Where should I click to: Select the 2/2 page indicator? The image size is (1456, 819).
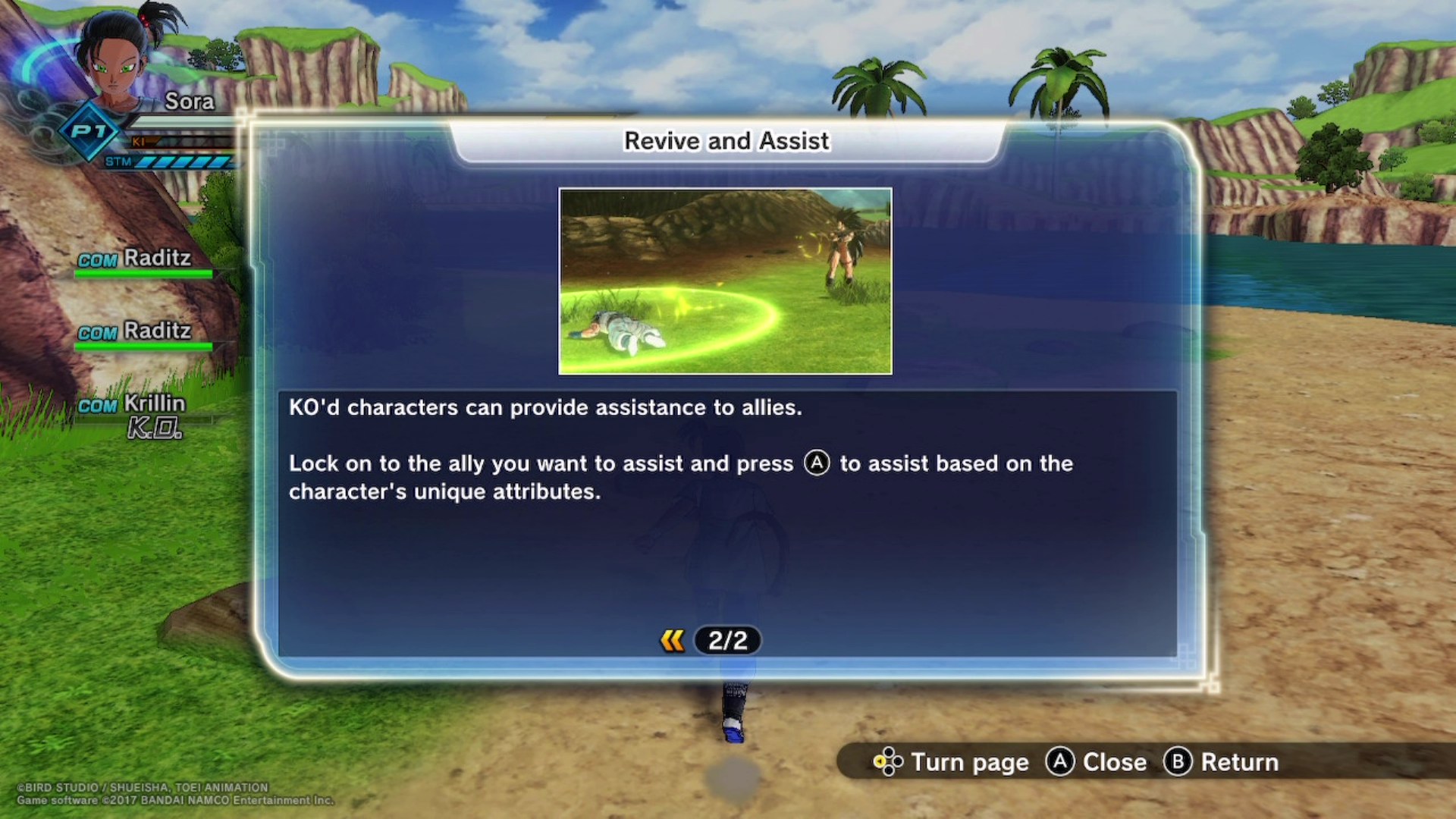coord(727,641)
